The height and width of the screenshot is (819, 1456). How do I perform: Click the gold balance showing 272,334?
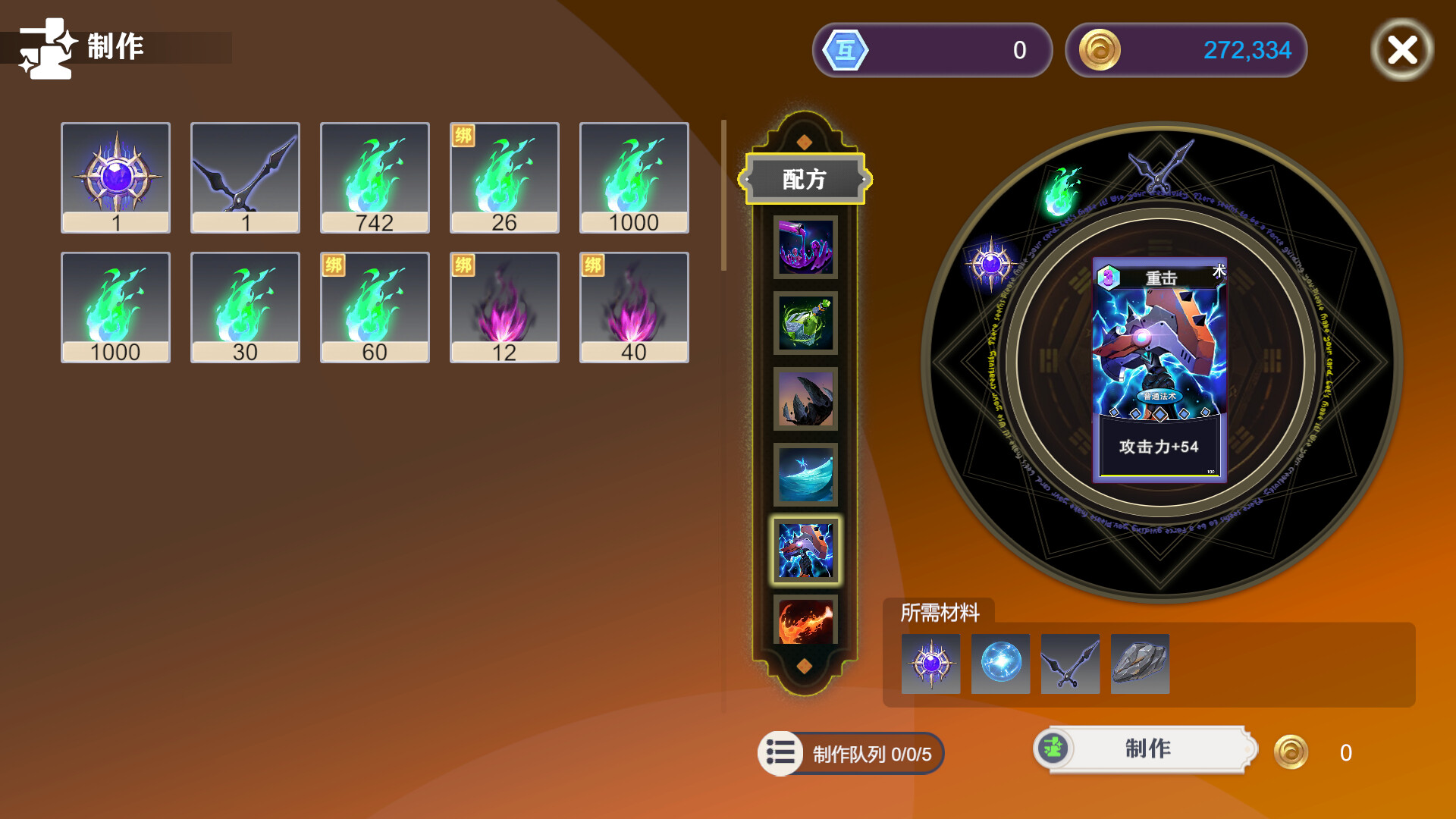[x=1186, y=50]
